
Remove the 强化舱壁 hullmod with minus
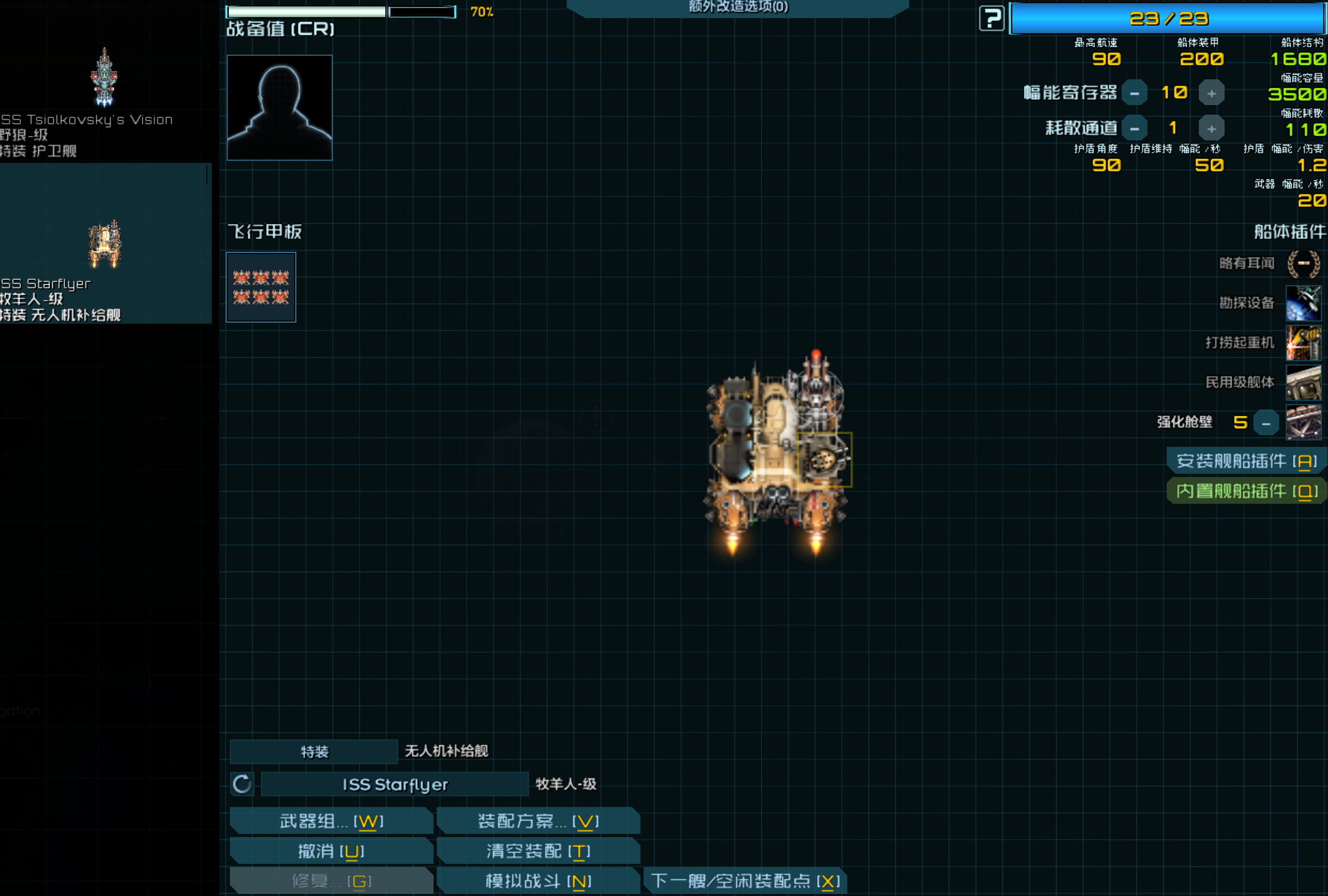(1266, 423)
